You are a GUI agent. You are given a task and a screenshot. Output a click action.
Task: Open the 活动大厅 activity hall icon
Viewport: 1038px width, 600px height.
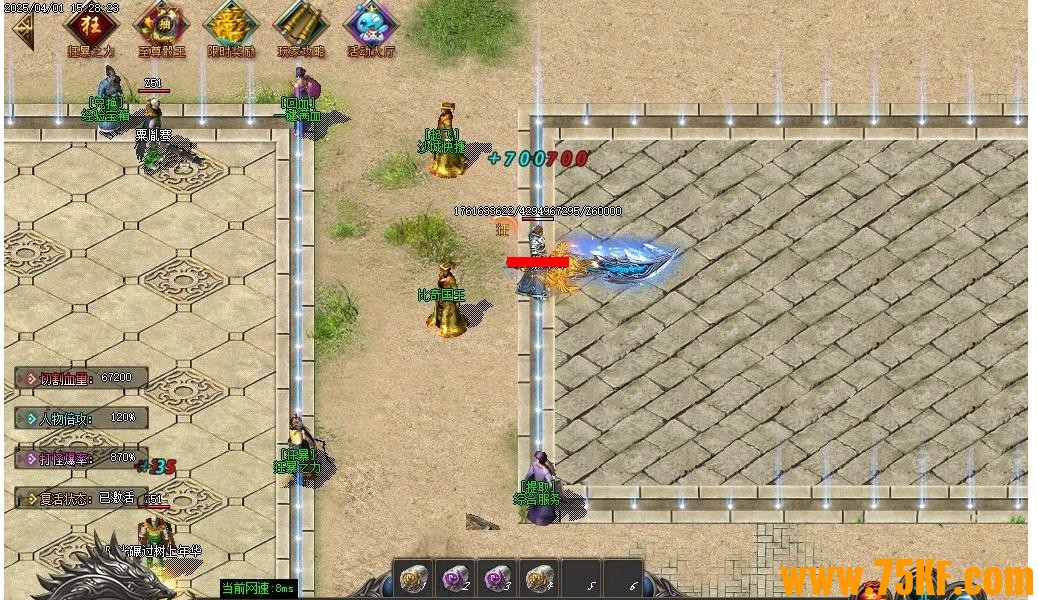(371, 25)
